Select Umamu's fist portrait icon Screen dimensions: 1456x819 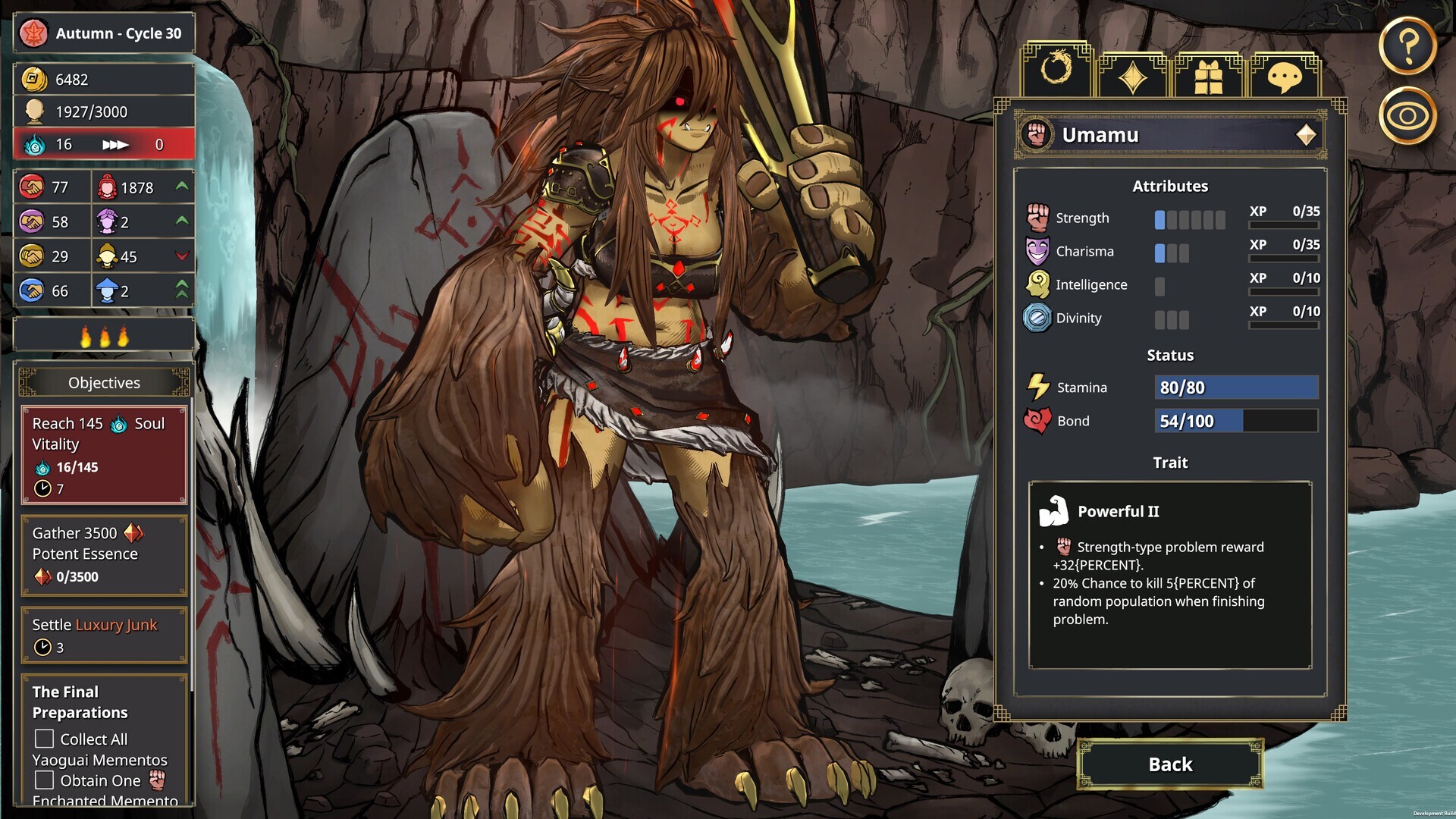pos(1039,135)
